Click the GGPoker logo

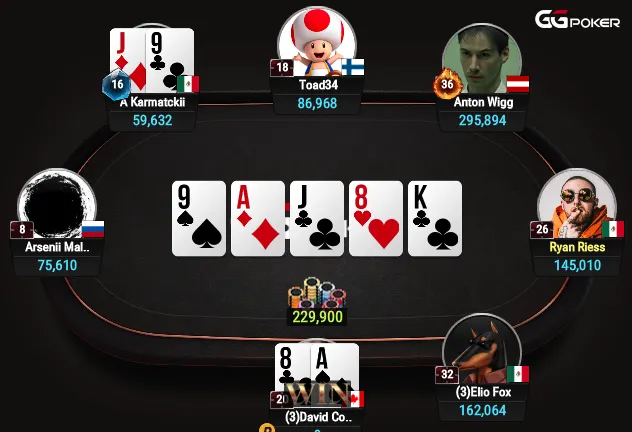(577, 19)
